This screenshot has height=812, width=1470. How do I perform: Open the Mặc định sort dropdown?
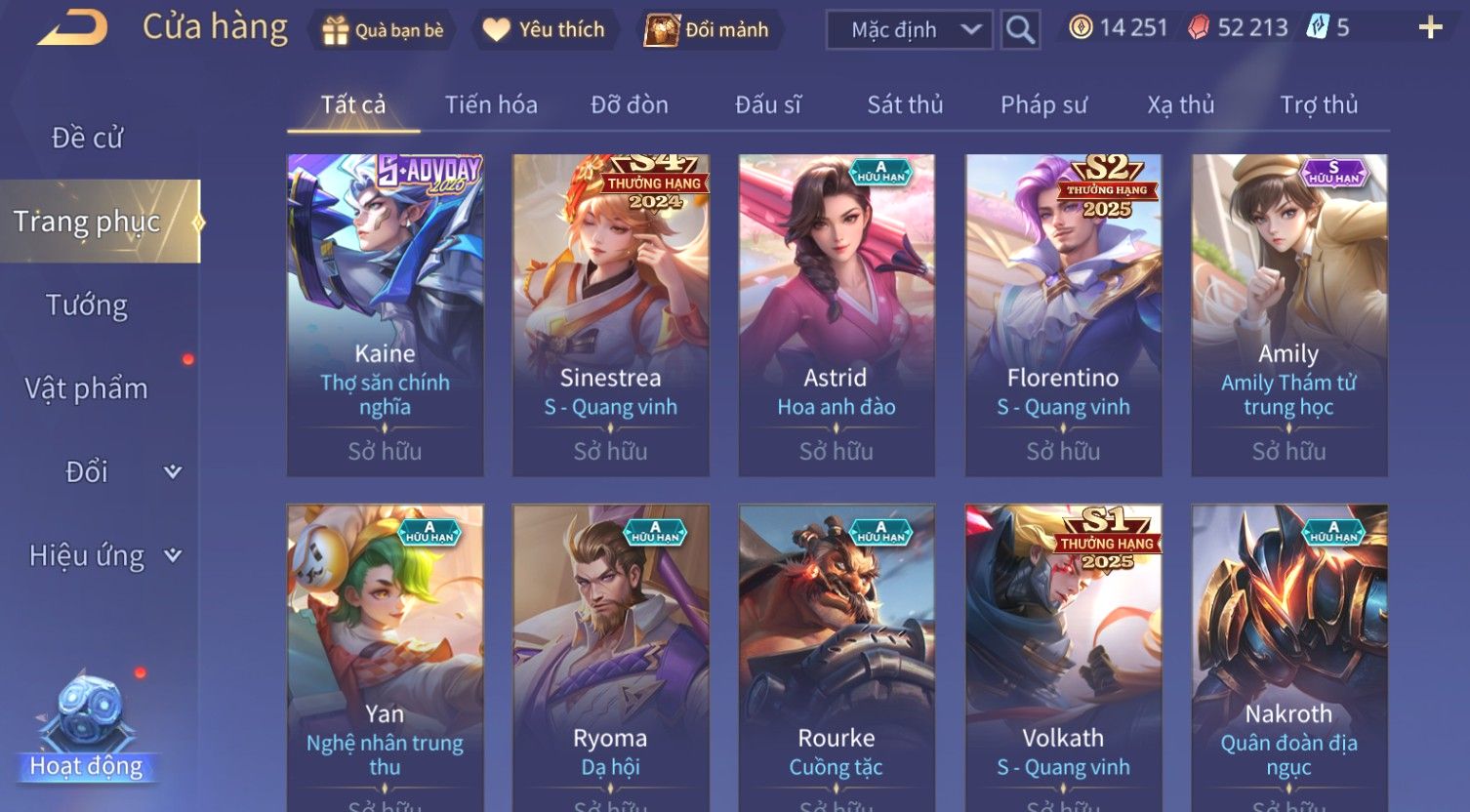click(909, 30)
